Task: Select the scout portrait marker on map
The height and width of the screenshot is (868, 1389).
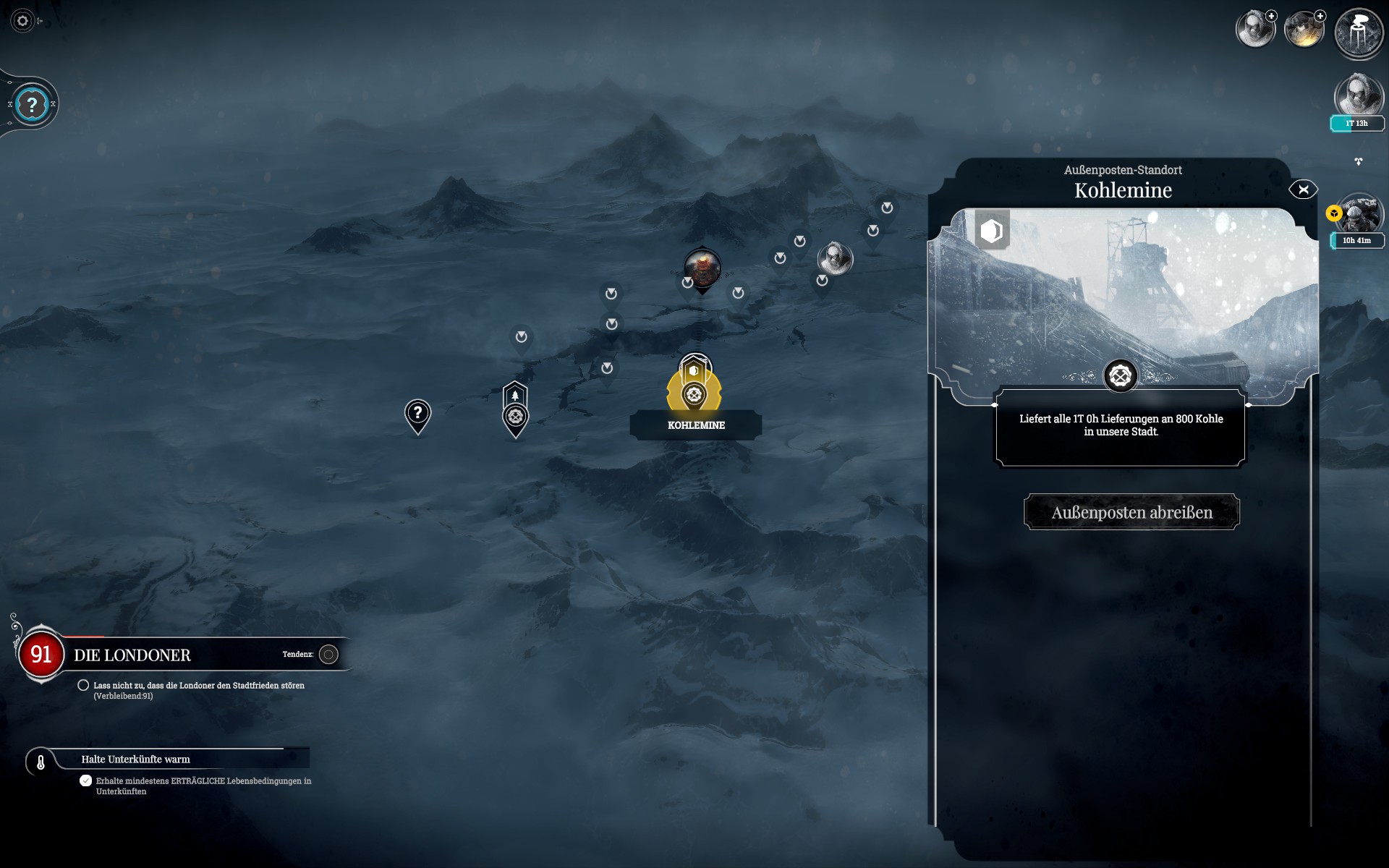Action: coord(835,258)
